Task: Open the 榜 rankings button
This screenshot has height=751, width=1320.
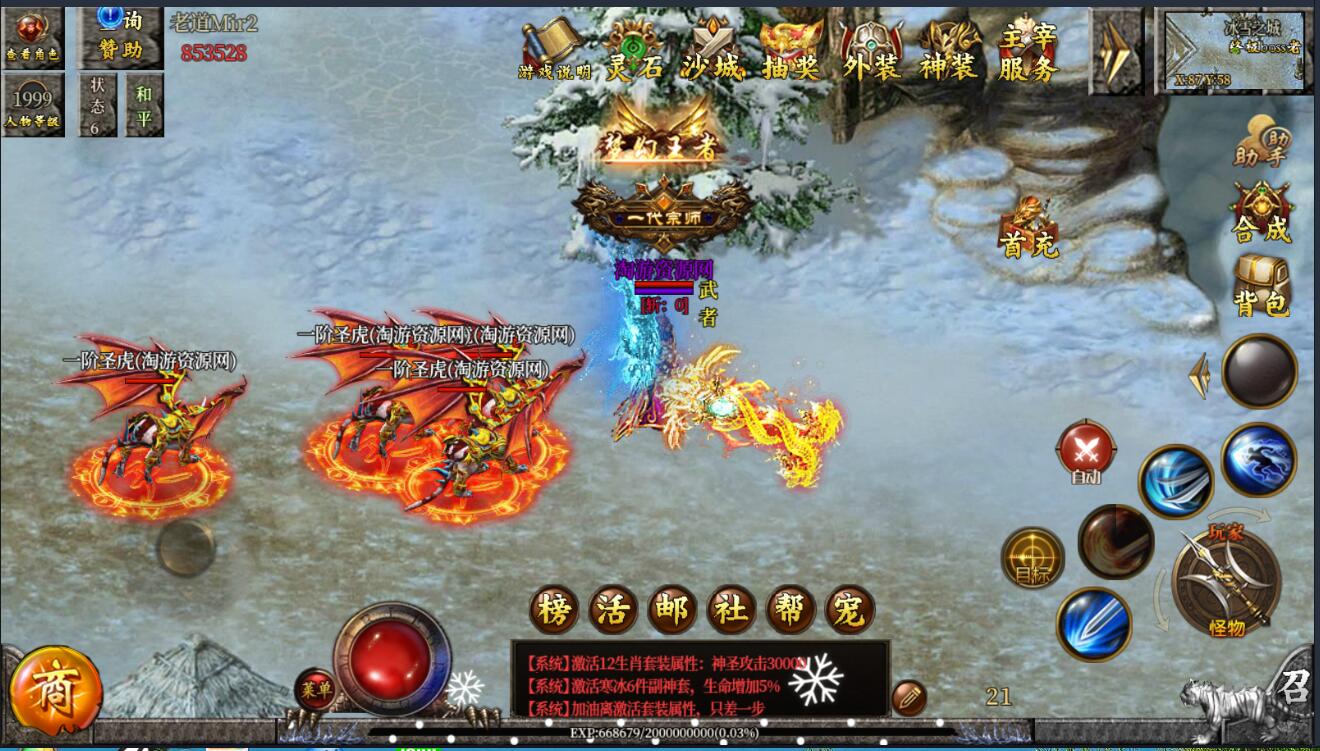Action: (x=554, y=610)
